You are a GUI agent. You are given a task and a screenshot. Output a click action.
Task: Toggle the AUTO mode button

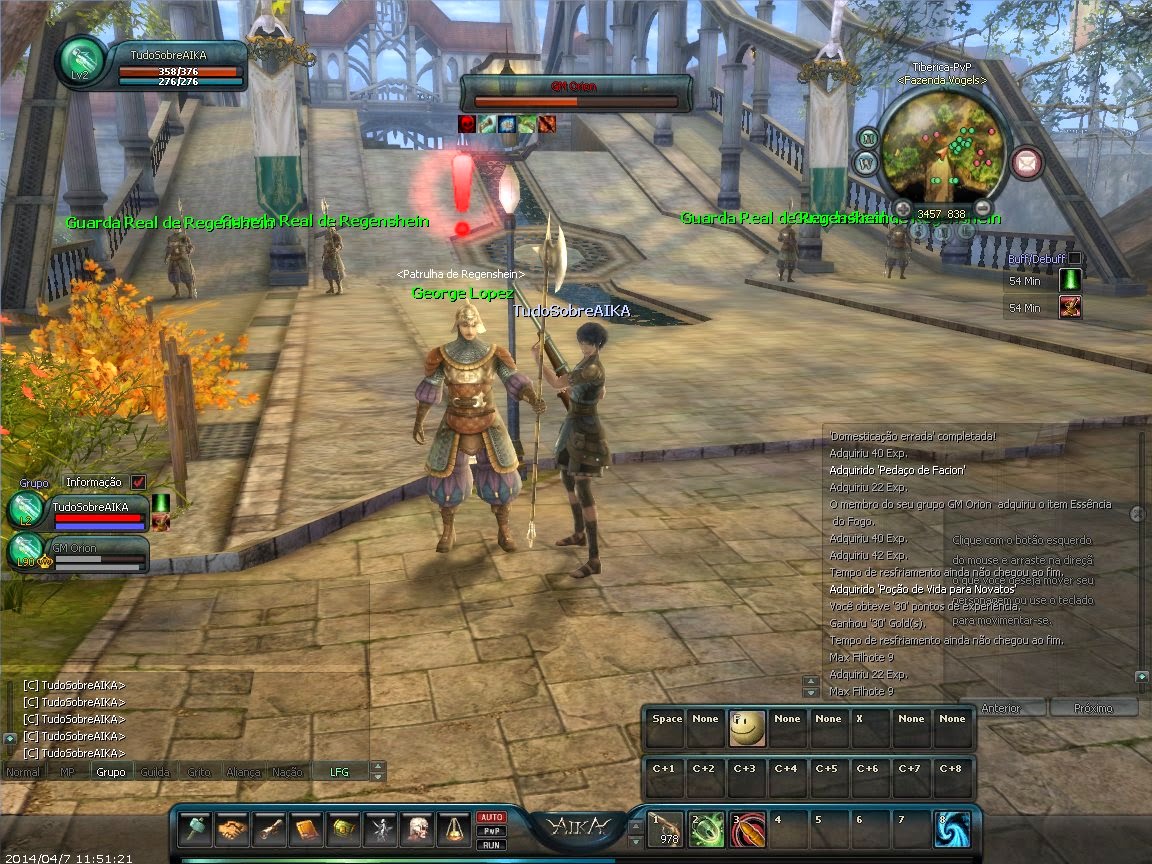point(491,817)
